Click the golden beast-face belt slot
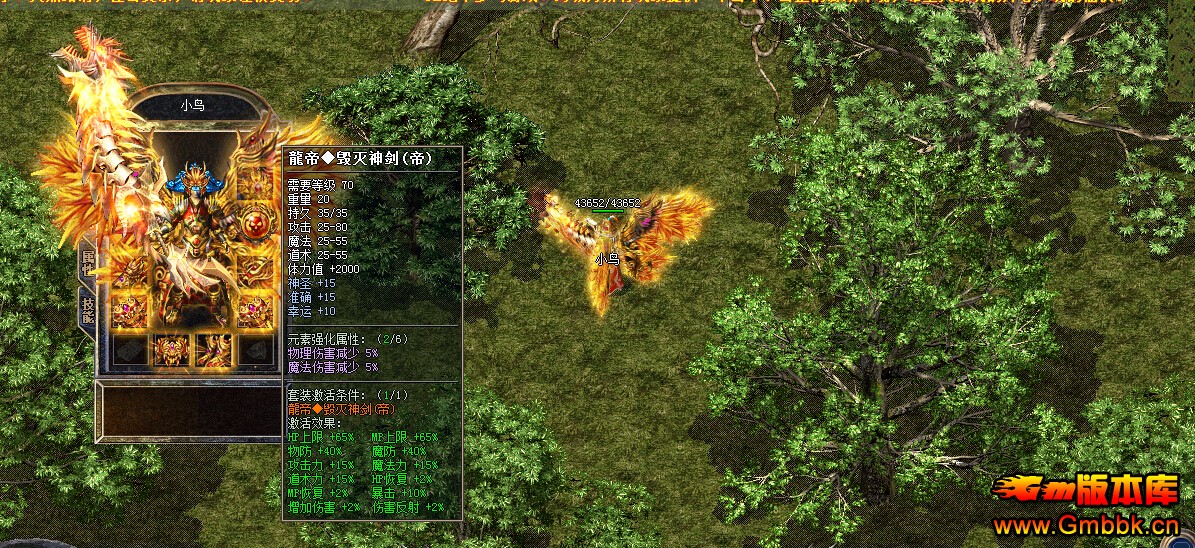This screenshot has width=1195, height=548. pos(170,349)
